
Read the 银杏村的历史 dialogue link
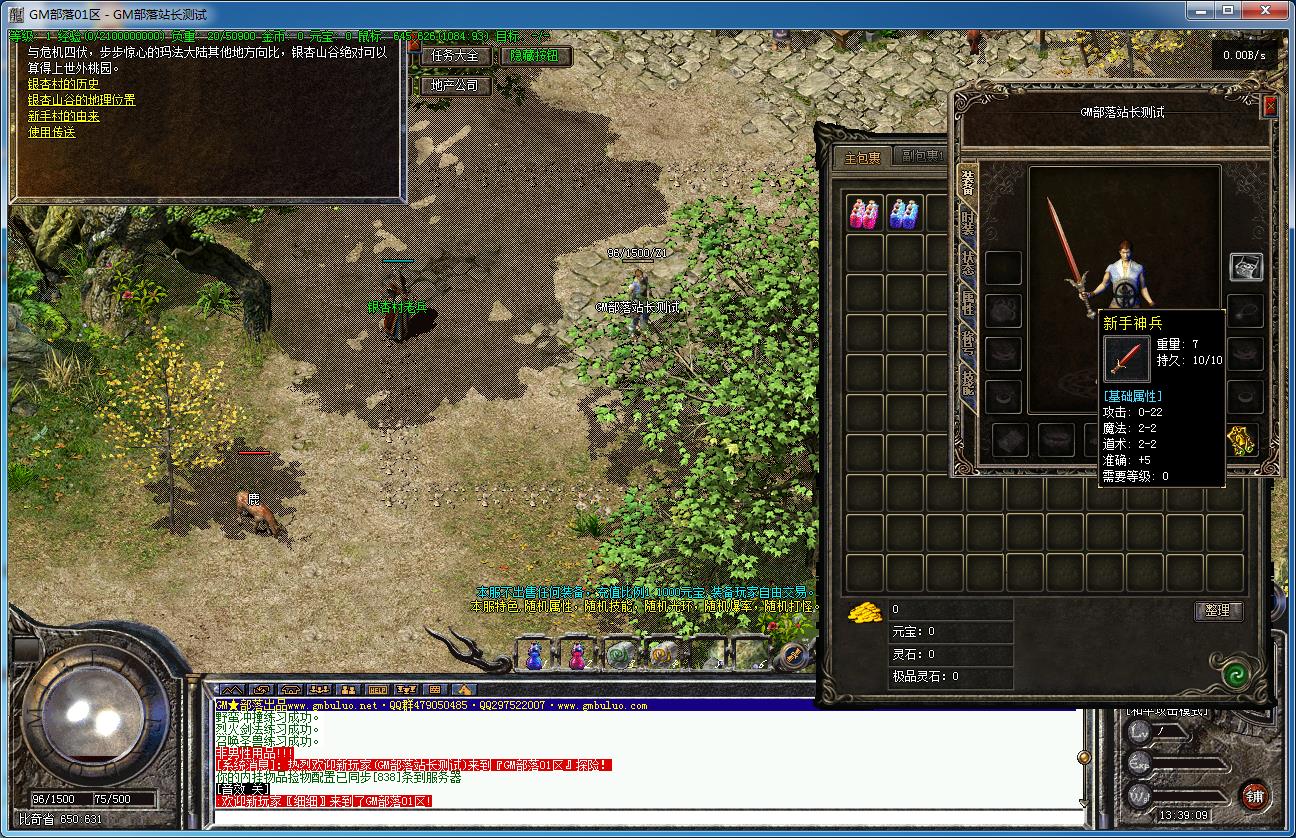coord(63,85)
